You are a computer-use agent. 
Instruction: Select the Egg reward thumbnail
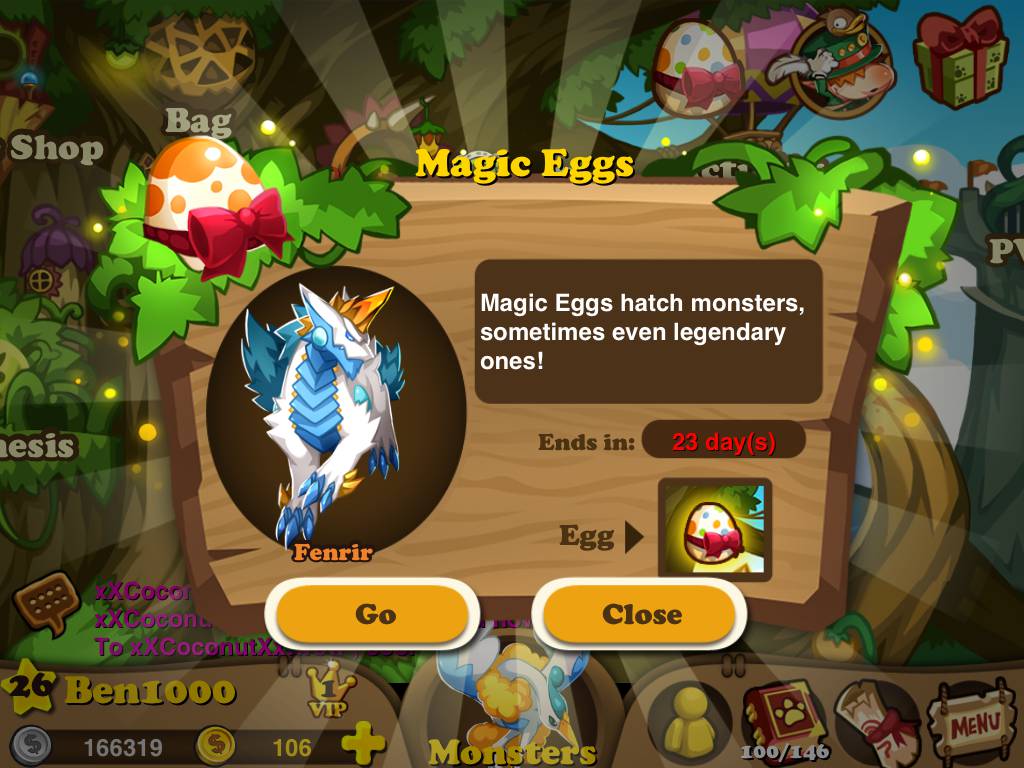click(x=714, y=529)
